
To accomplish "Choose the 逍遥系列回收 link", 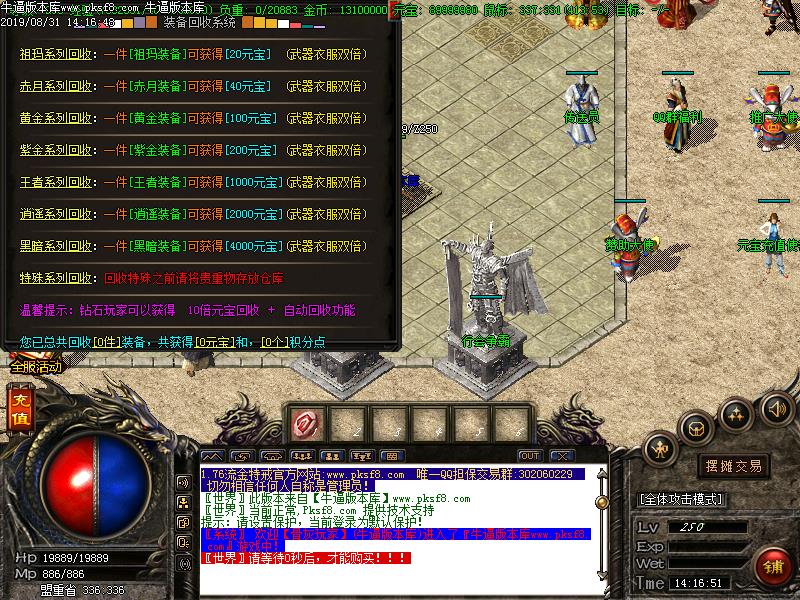I will tap(58, 214).
